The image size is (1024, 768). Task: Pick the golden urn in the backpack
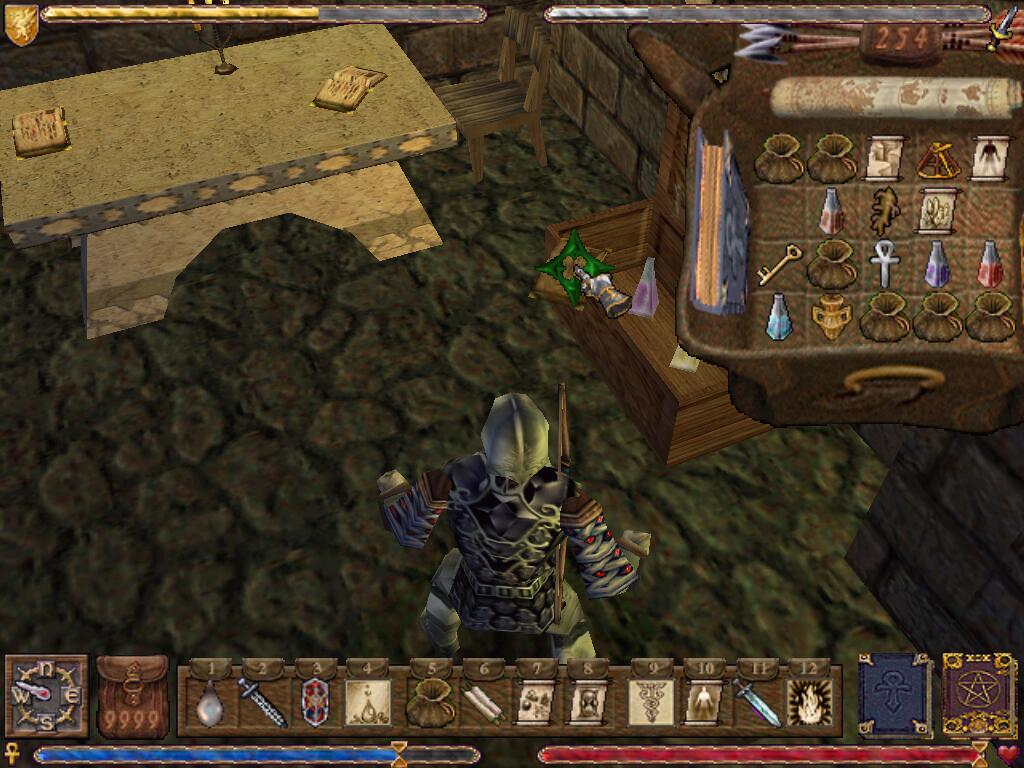tap(830, 317)
